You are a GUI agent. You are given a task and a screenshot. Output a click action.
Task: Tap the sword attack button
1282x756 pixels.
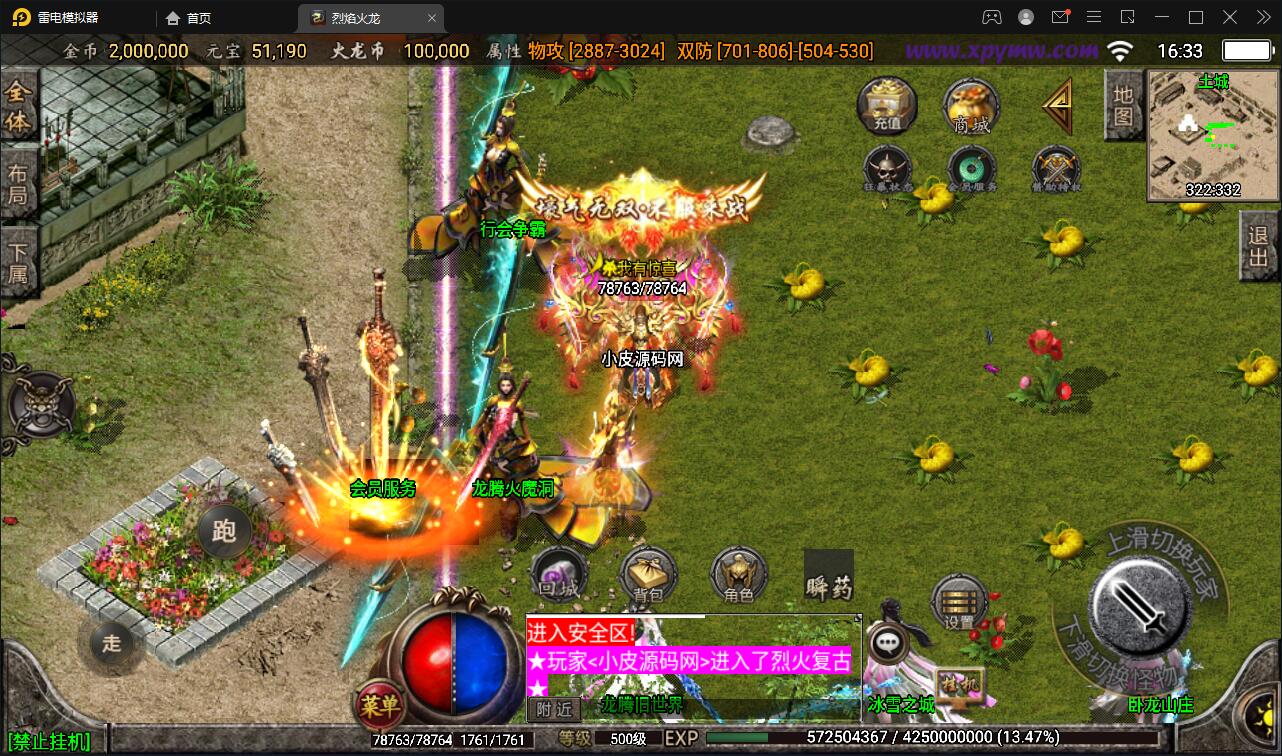1137,600
